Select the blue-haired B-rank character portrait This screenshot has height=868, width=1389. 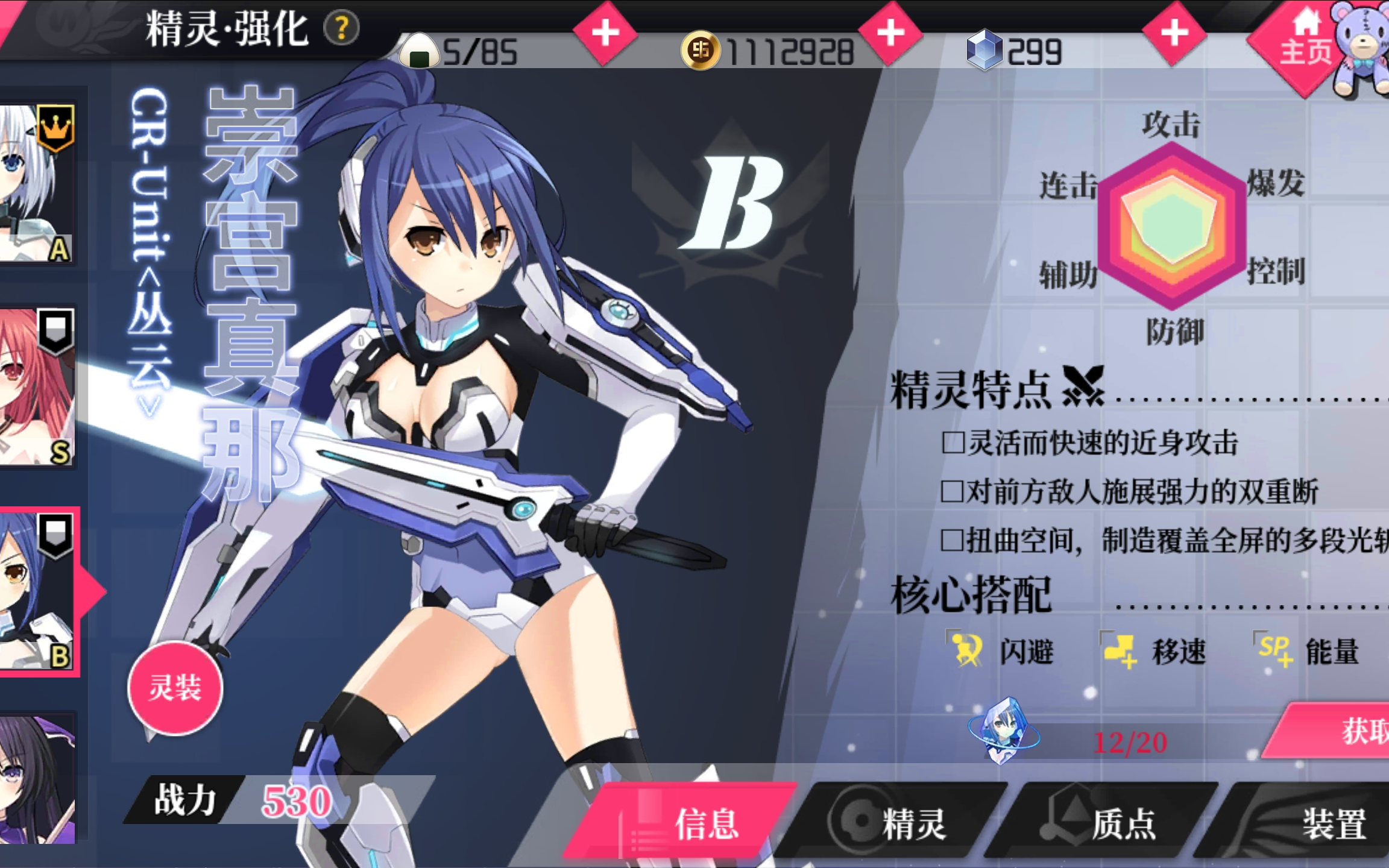[37, 592]
